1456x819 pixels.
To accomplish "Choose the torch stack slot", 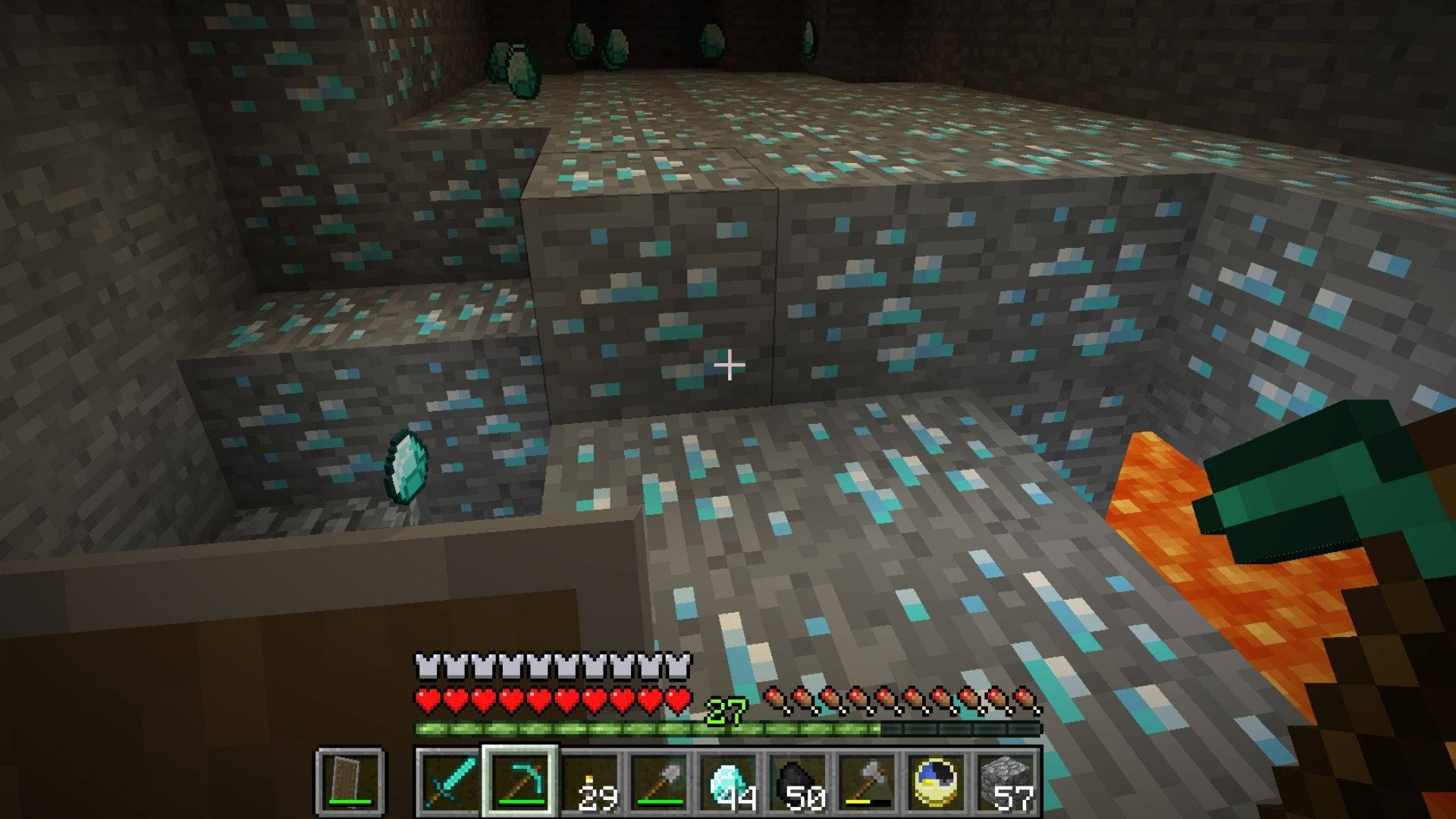I will (589, 781).
